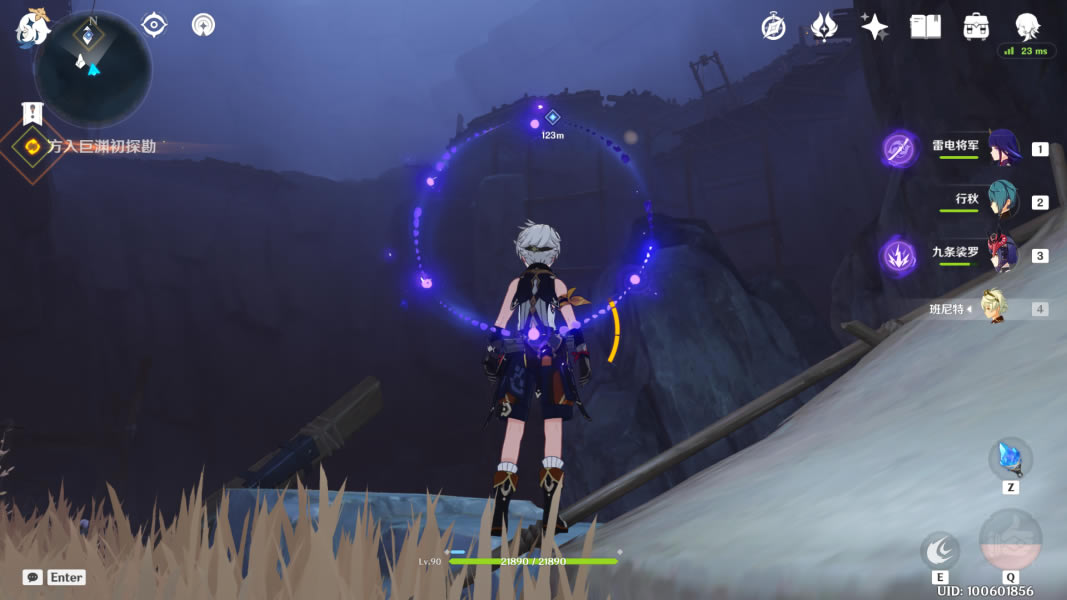Switch to 行秋 in the party
1067x600 pixels.
click(x=1002, y=200)
